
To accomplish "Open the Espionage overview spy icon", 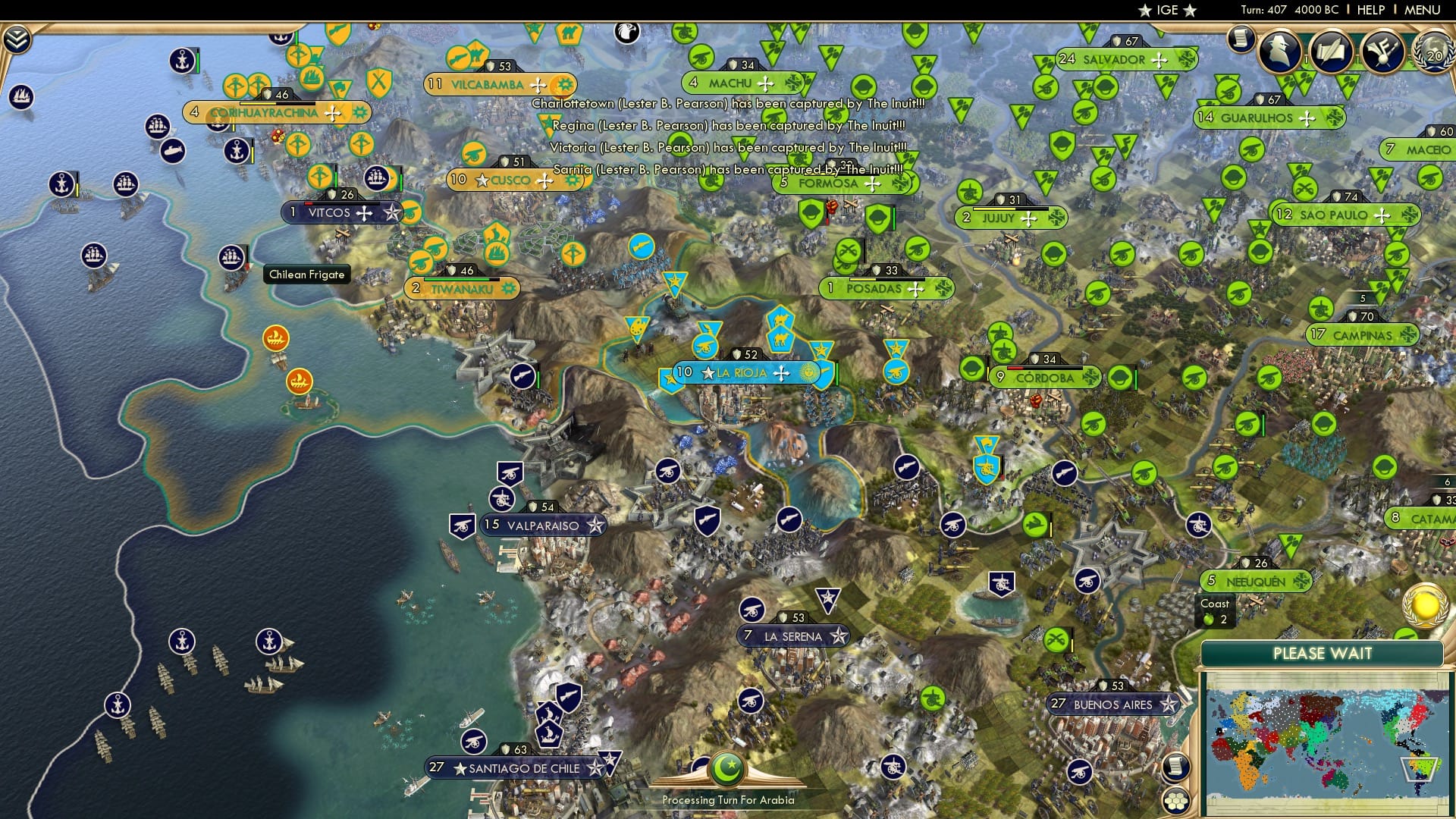I will pyautogui.click(x=1280, y=52).
